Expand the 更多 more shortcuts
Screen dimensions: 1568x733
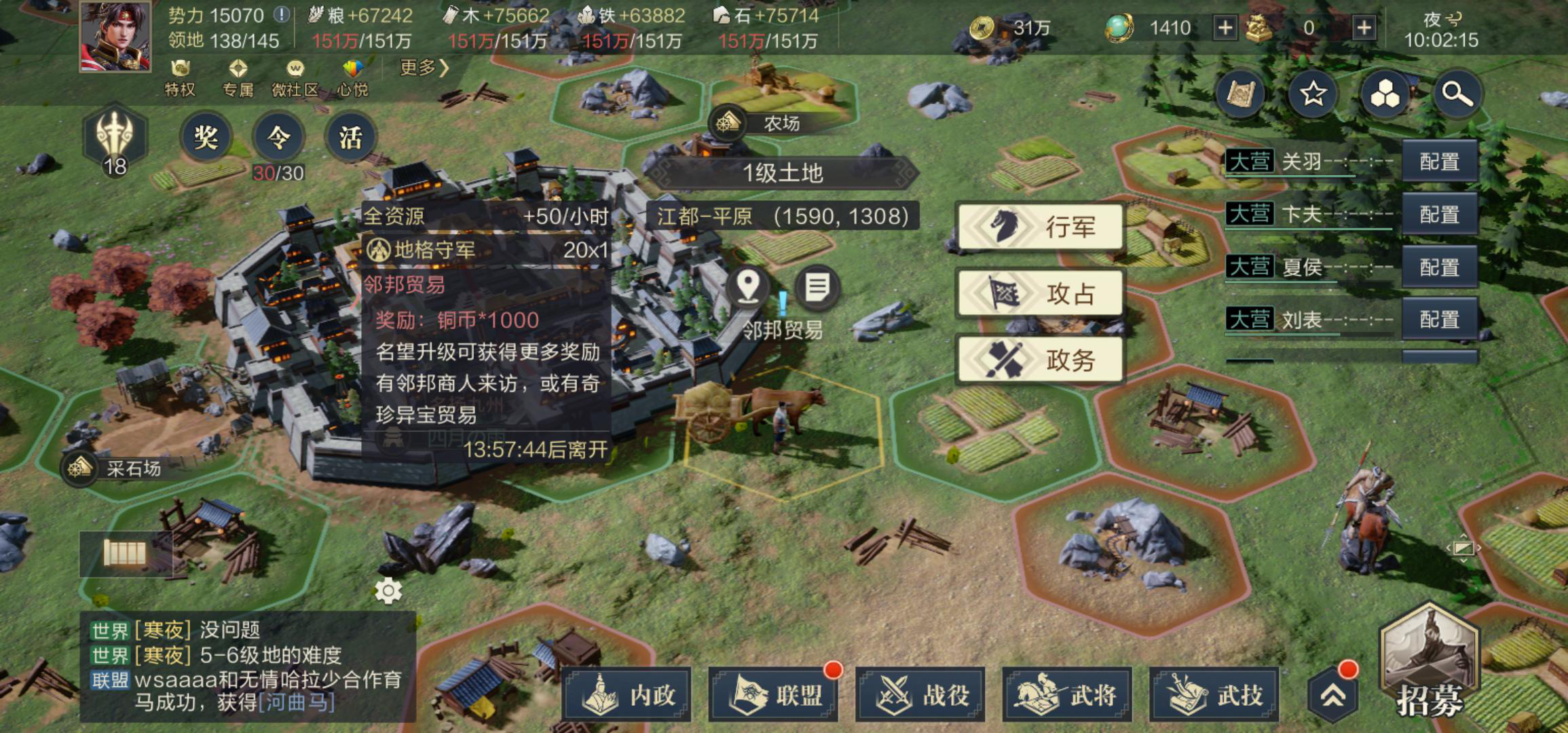coord(424,68)
